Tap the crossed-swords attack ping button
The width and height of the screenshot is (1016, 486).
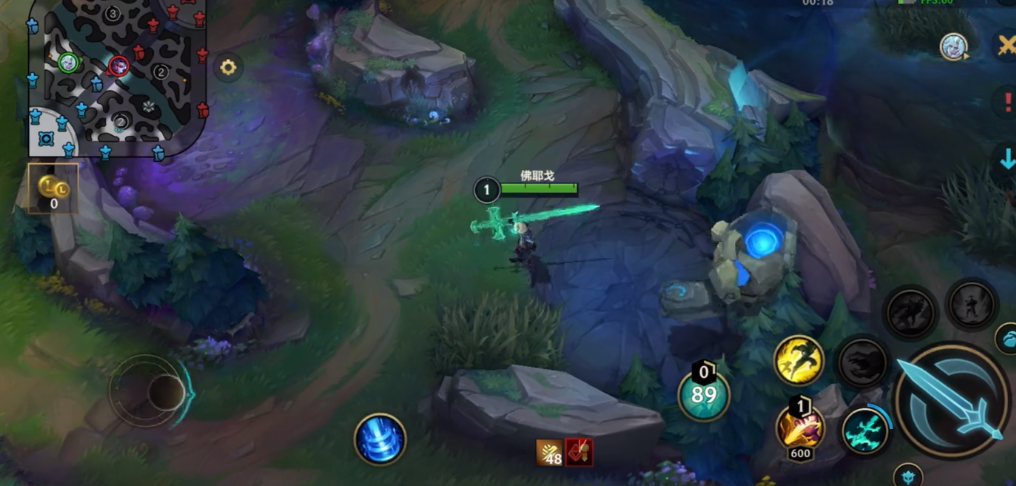pyautogui.click(x=1005, y=46)
